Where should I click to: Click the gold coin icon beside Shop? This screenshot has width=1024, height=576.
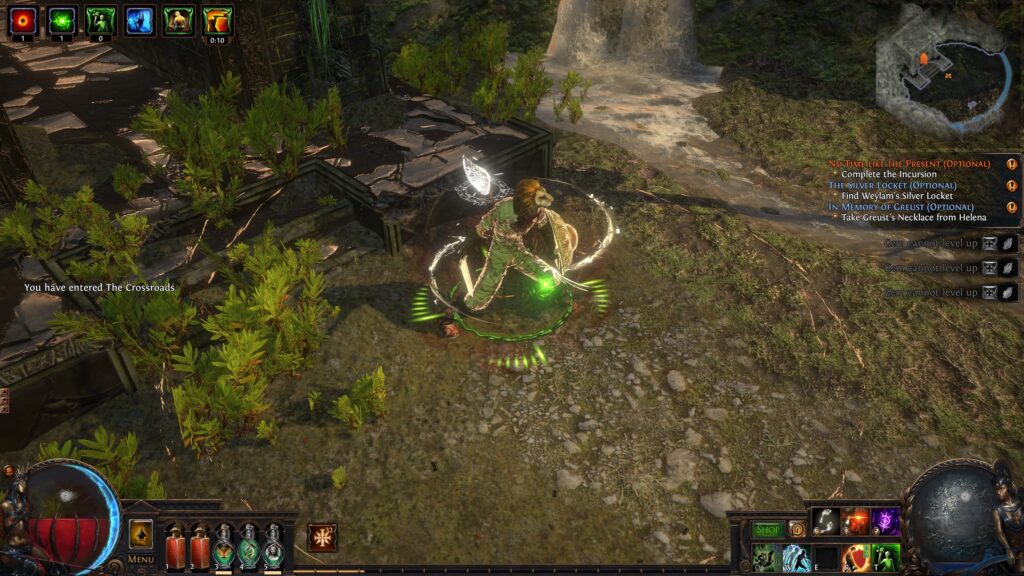(x=797, y=530)
